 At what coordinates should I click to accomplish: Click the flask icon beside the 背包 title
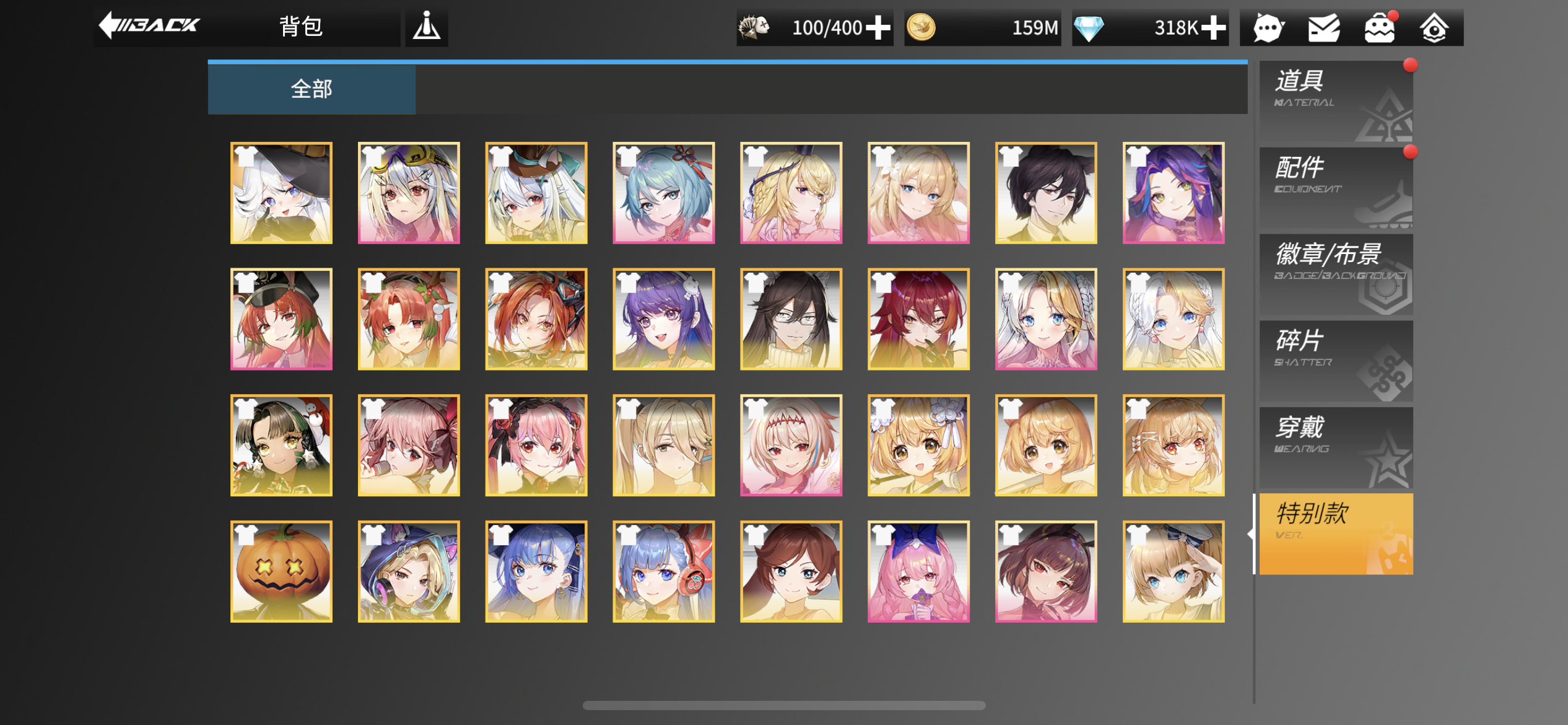coord(426,27)
